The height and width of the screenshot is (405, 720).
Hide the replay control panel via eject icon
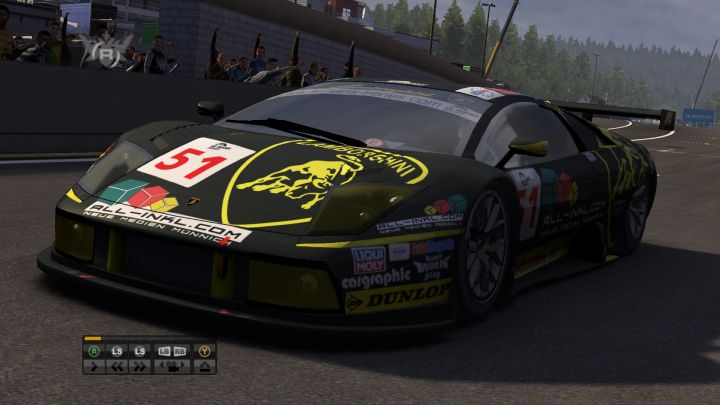click(204, 366)
